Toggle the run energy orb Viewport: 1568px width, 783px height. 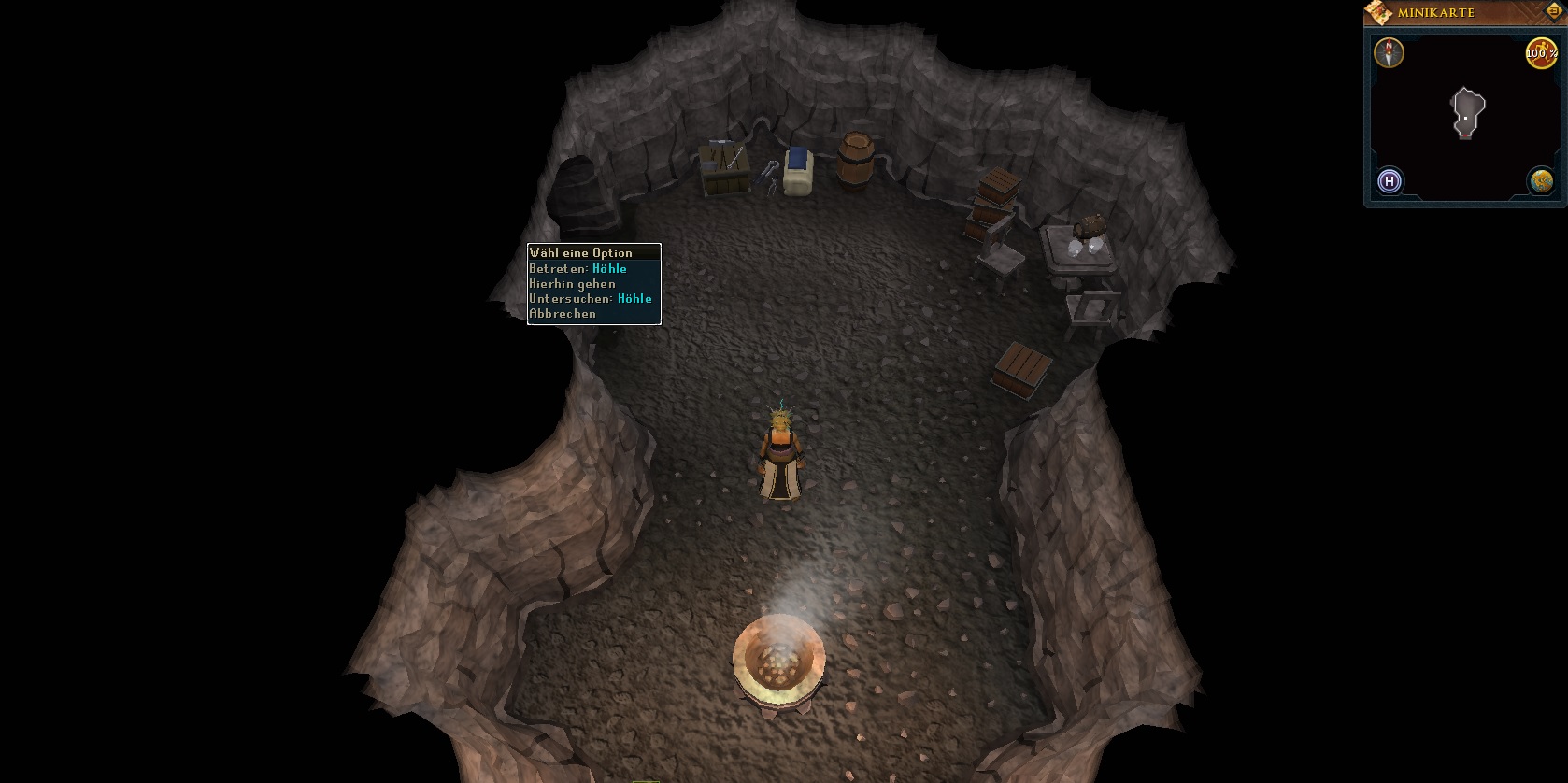click(1540, 52)
